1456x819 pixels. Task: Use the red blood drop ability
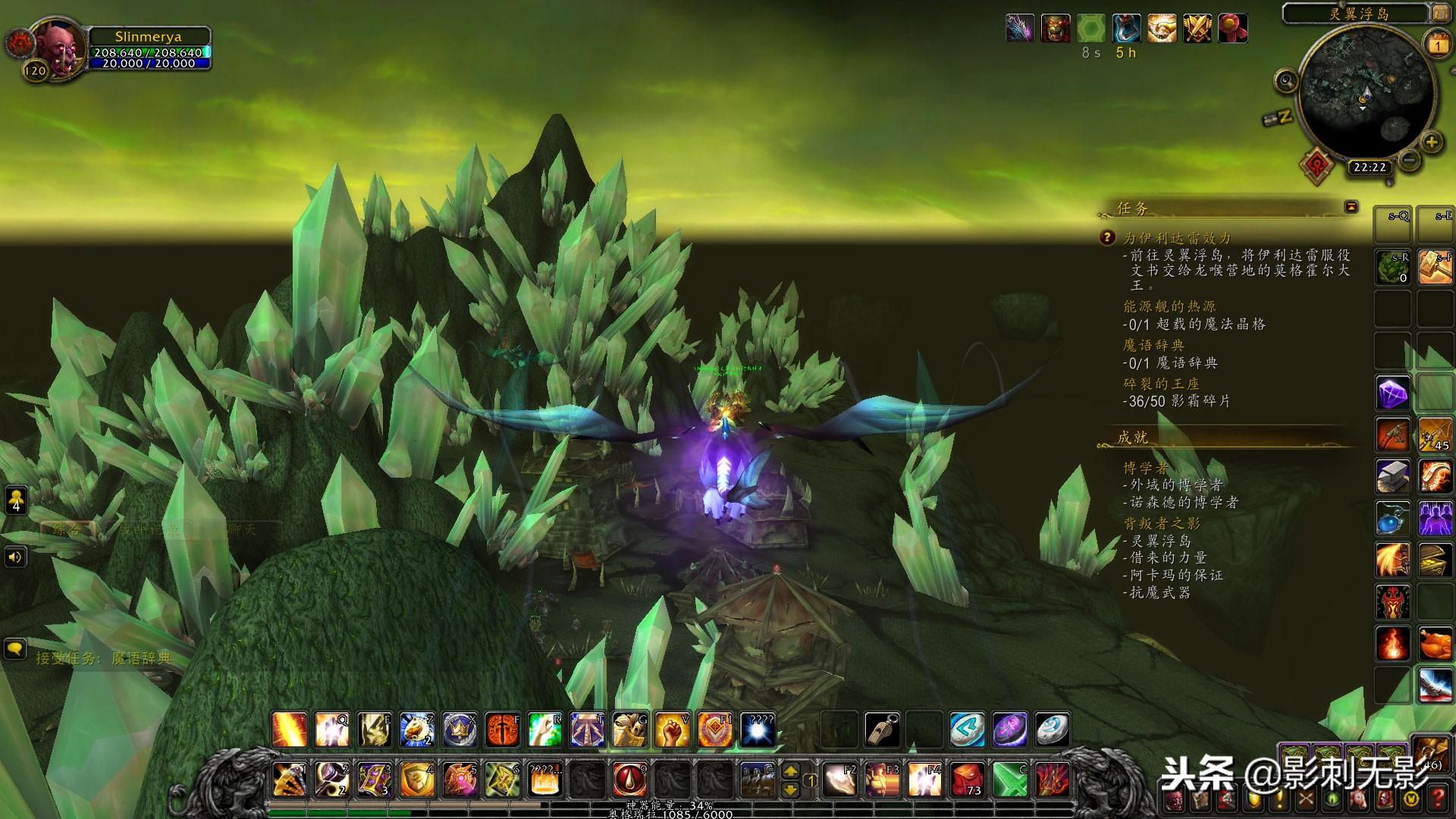(x=629, y=779)
